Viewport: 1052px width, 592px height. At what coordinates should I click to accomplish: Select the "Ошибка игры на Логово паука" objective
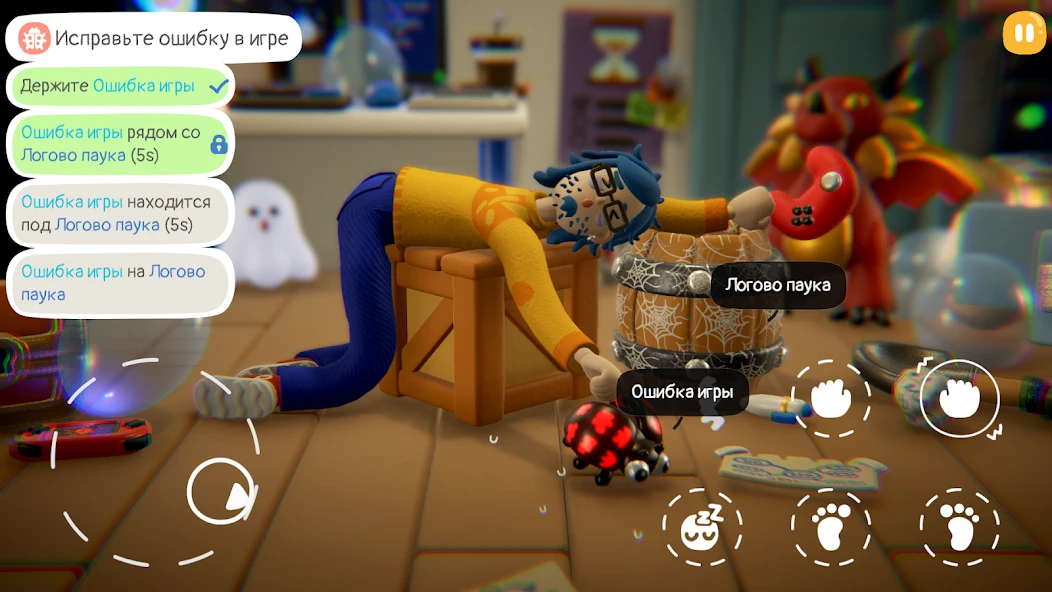tap(120, 283)
